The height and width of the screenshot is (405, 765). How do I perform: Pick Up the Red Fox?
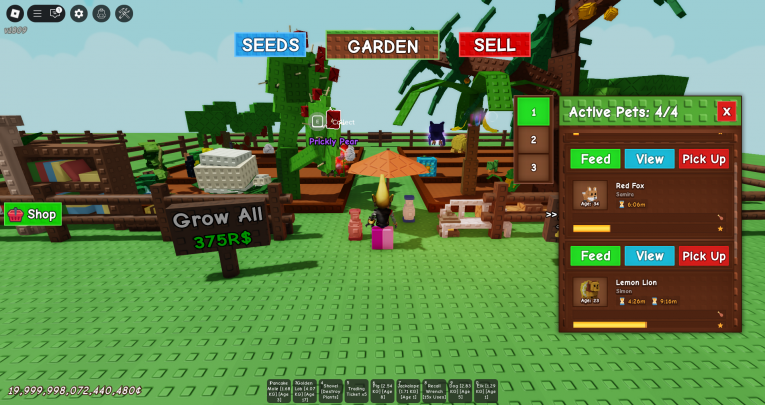[x=704, y=159]
